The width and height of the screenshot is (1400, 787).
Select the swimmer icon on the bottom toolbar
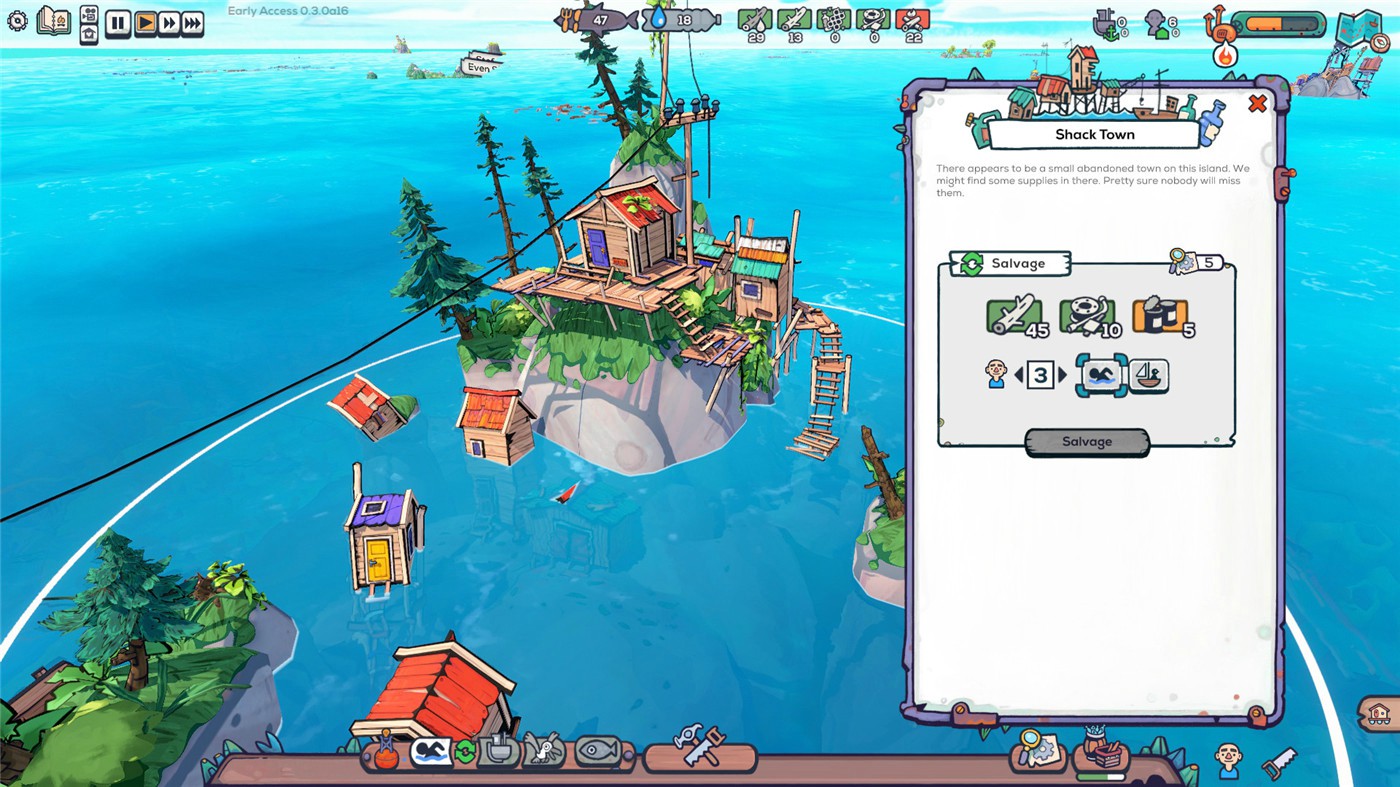[431, 750]
